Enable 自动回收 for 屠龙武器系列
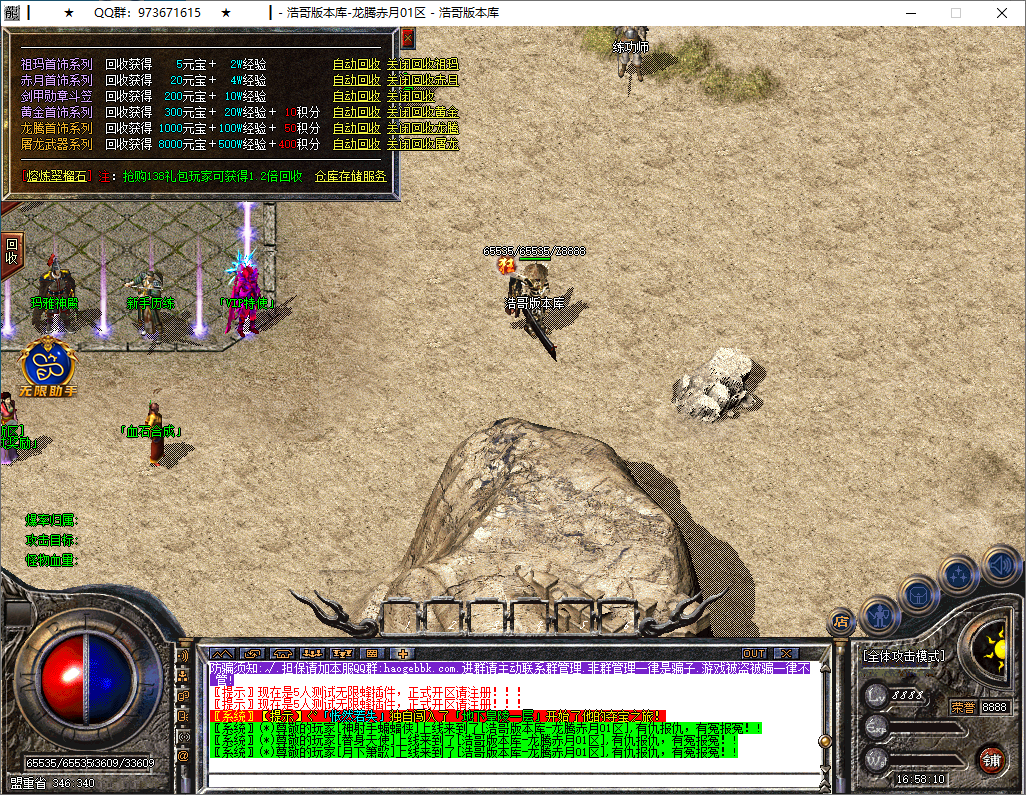 point(356,144)
